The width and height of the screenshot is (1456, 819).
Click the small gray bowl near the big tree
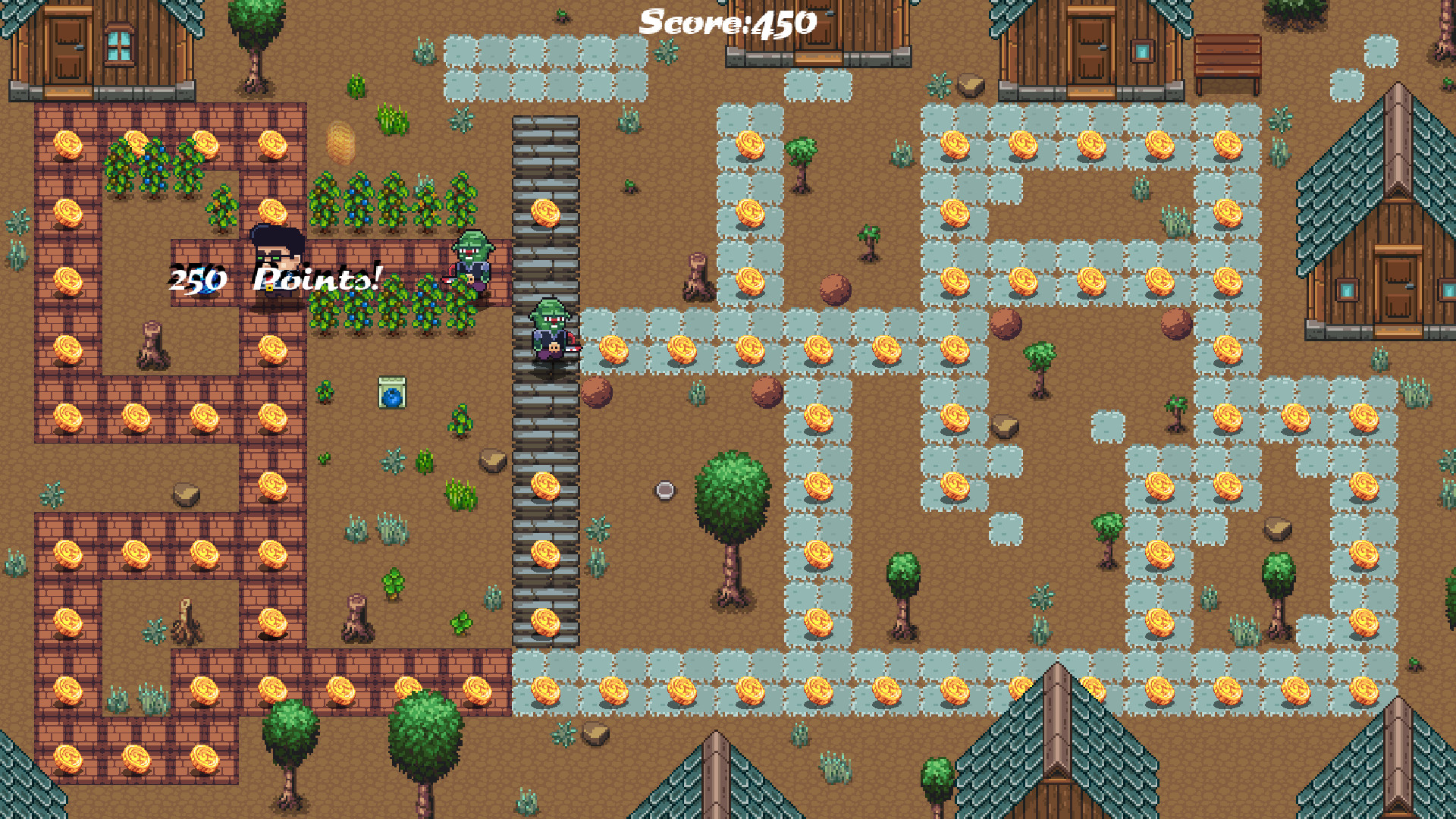[x=664, y=491]
